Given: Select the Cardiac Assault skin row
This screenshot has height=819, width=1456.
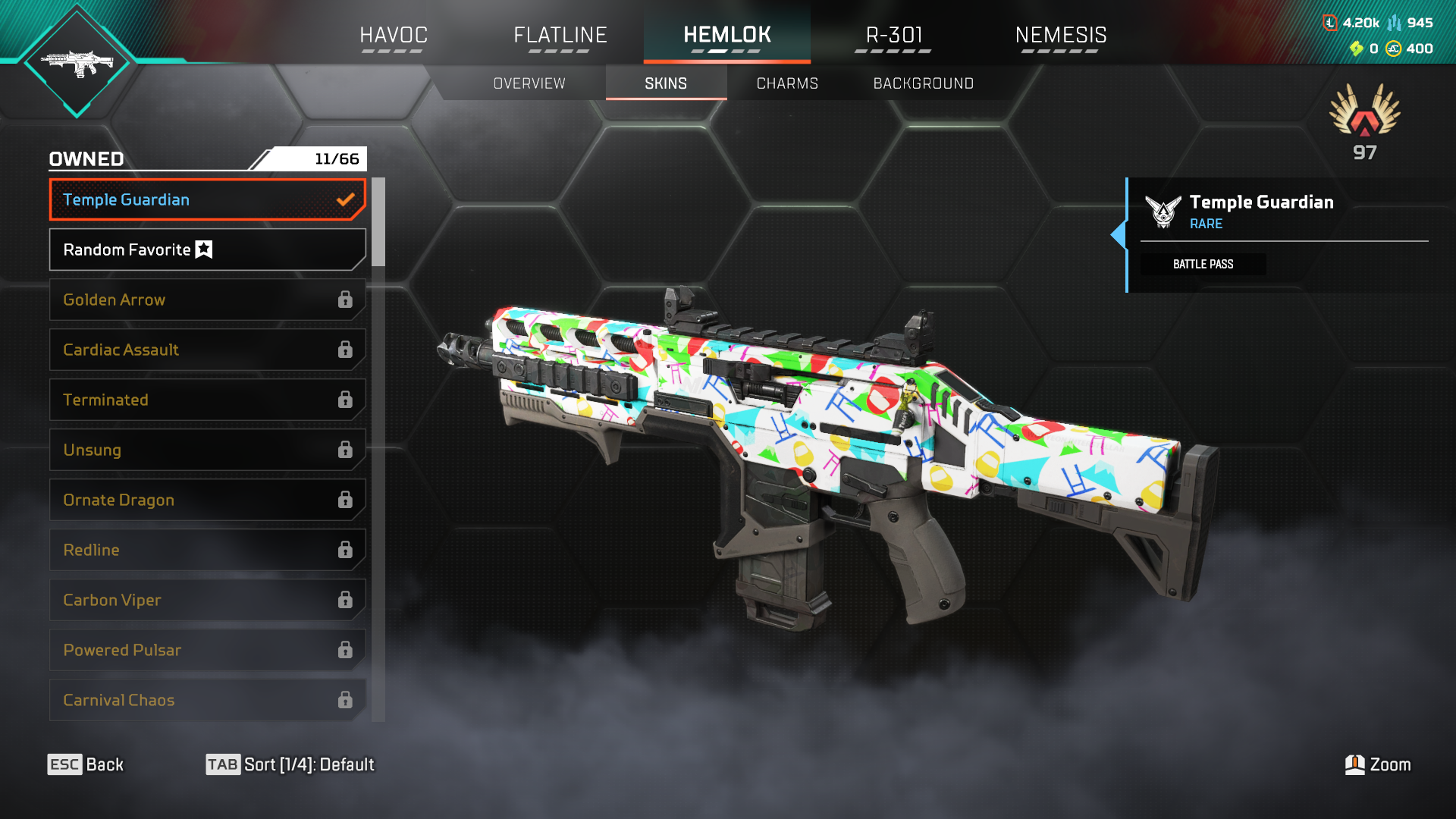Looking at the screenshot, I should click(x=207, y=350).
